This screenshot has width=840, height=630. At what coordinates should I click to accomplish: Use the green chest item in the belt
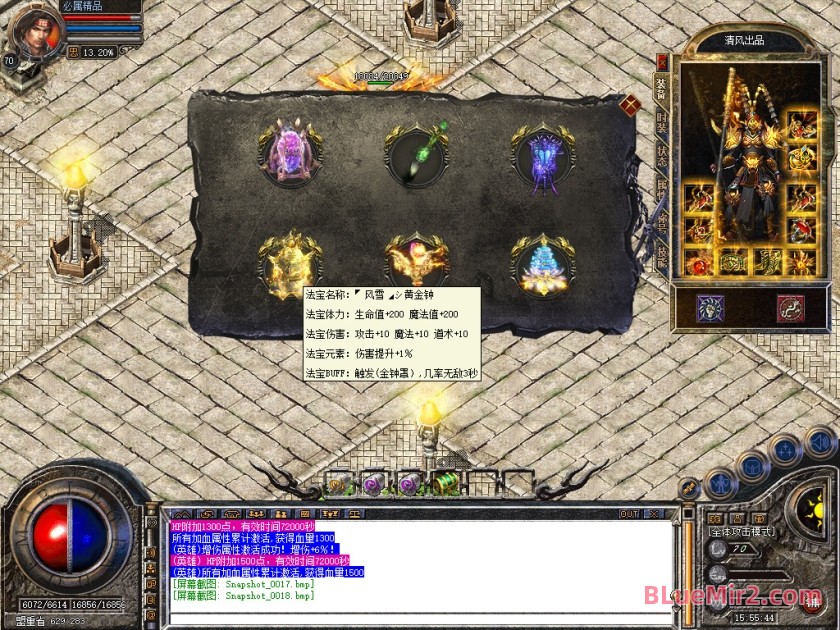(x=446, y=484)
